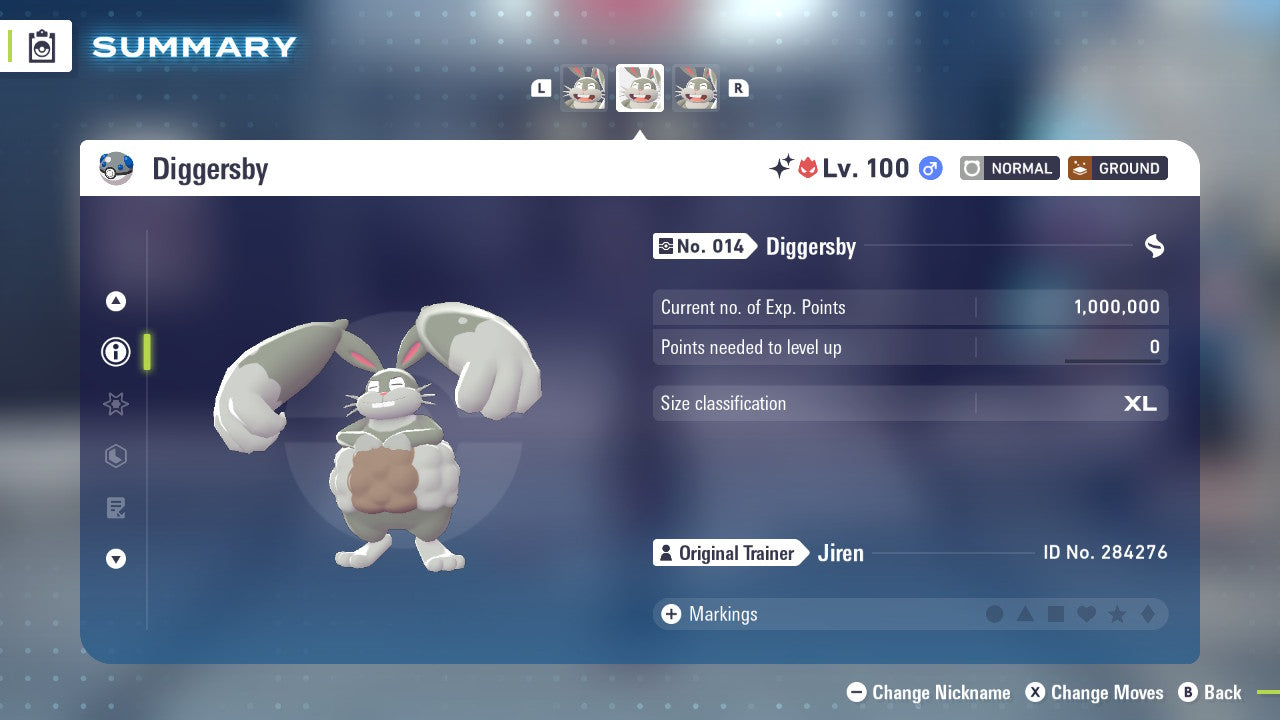Image resolution: width=1280 pixels, height=720 pixels.
Task: Click the Poké Ball icon beside Diggersby's name
Action: pos(117,168)
